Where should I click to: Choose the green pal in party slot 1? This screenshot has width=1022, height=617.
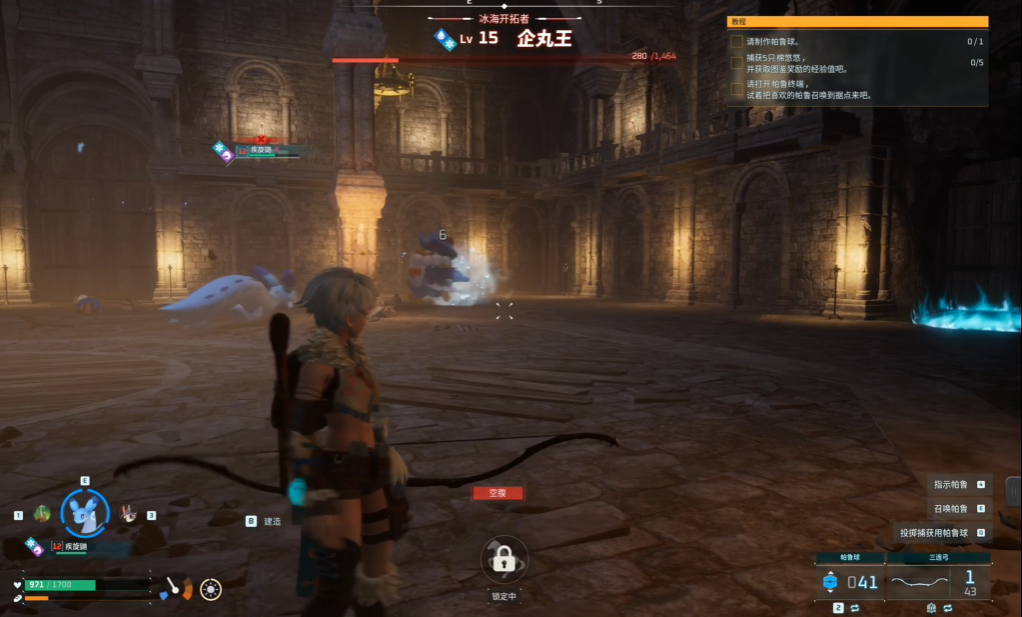[42, 514]
